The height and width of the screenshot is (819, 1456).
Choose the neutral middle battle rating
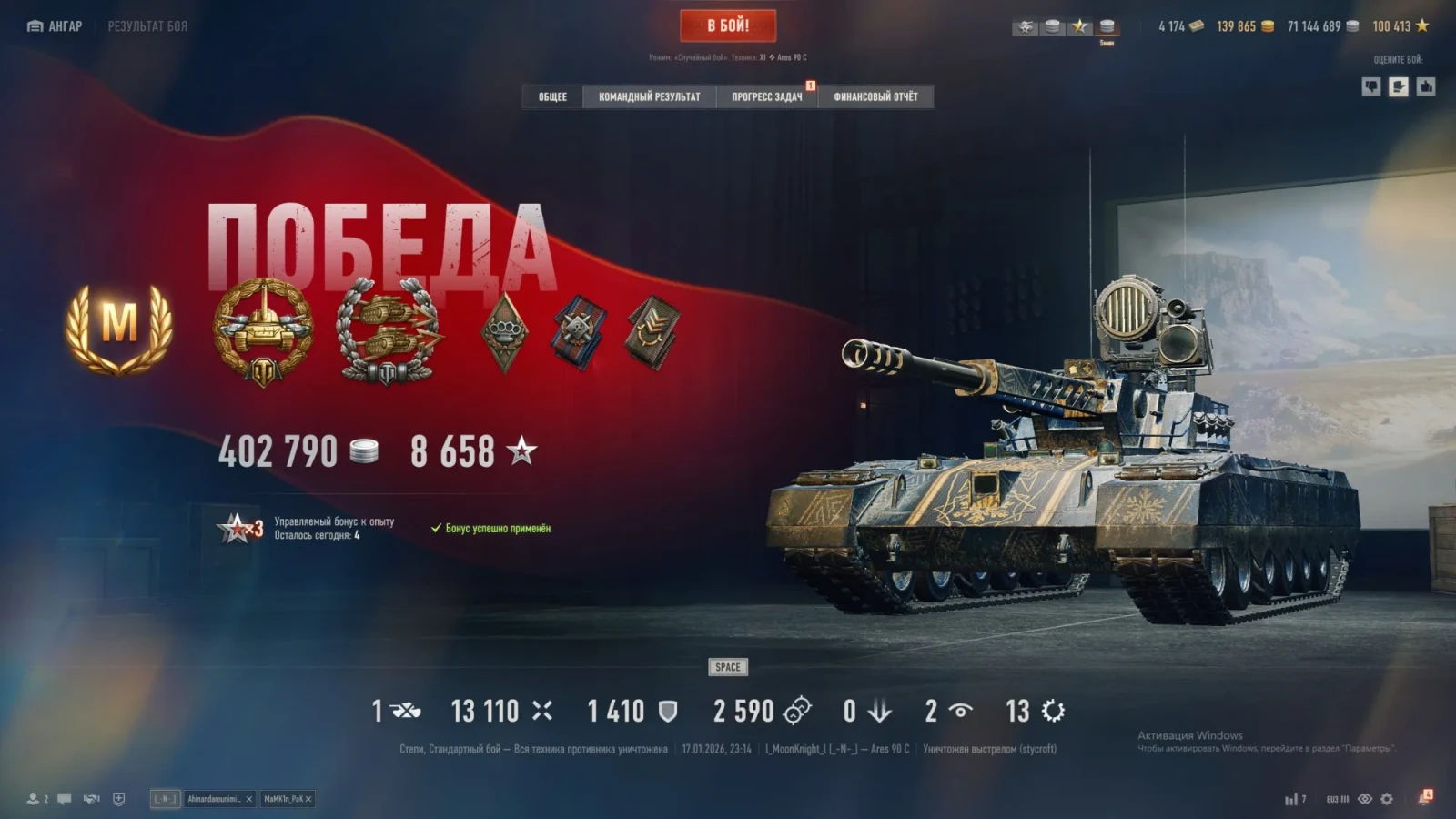[x=1399, y=86]
